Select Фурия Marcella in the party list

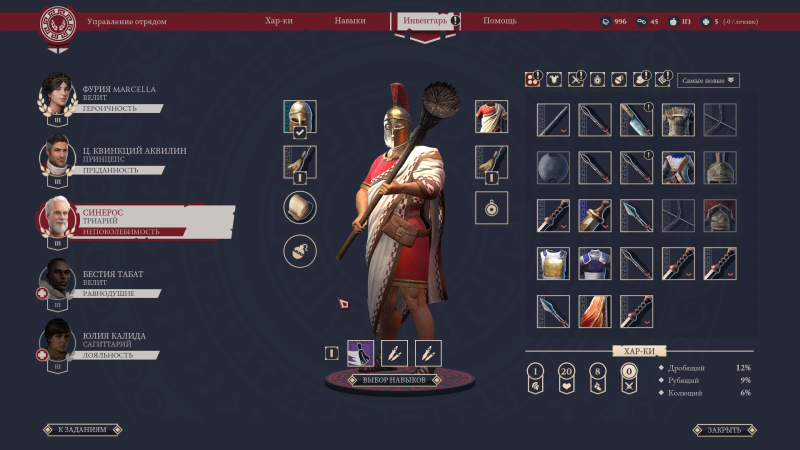110,98
